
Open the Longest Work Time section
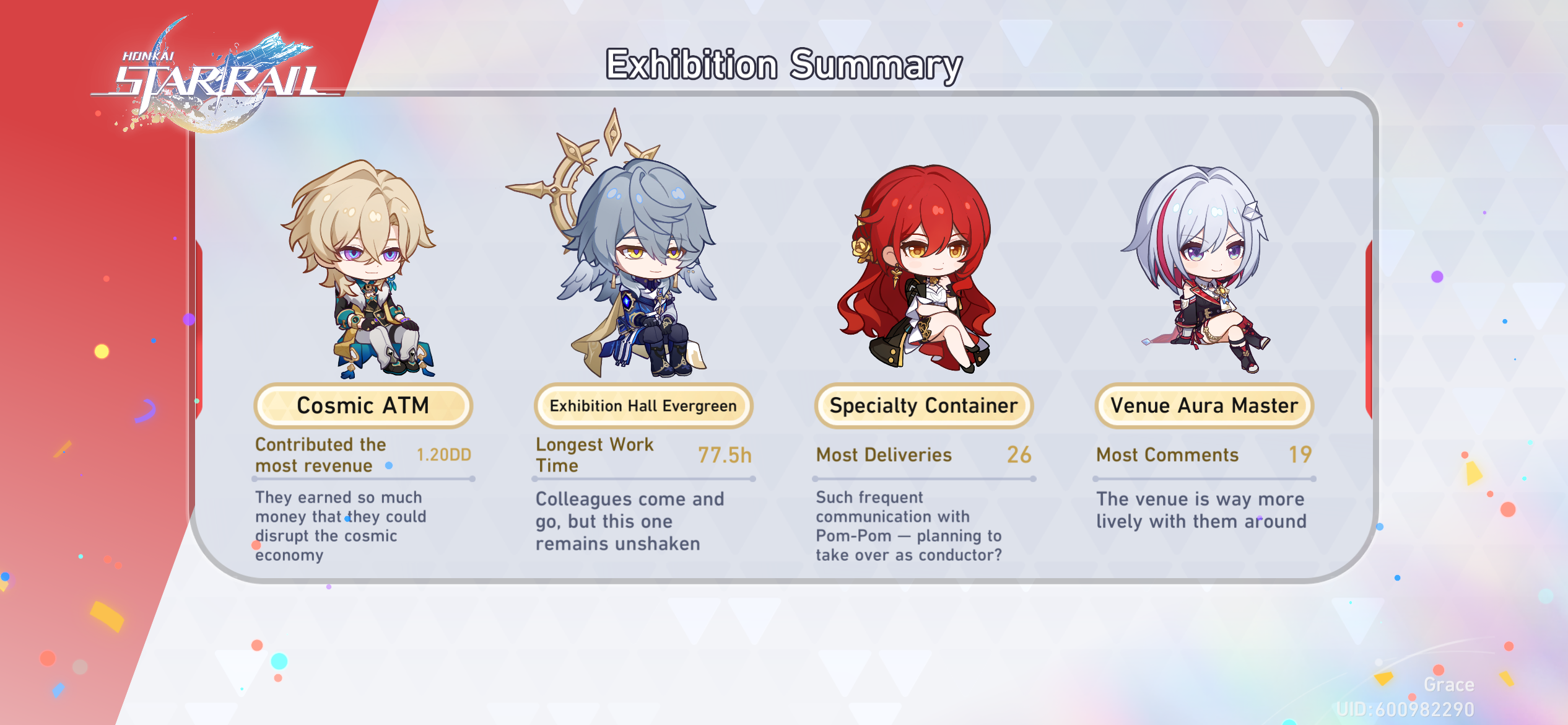(595, 454)
